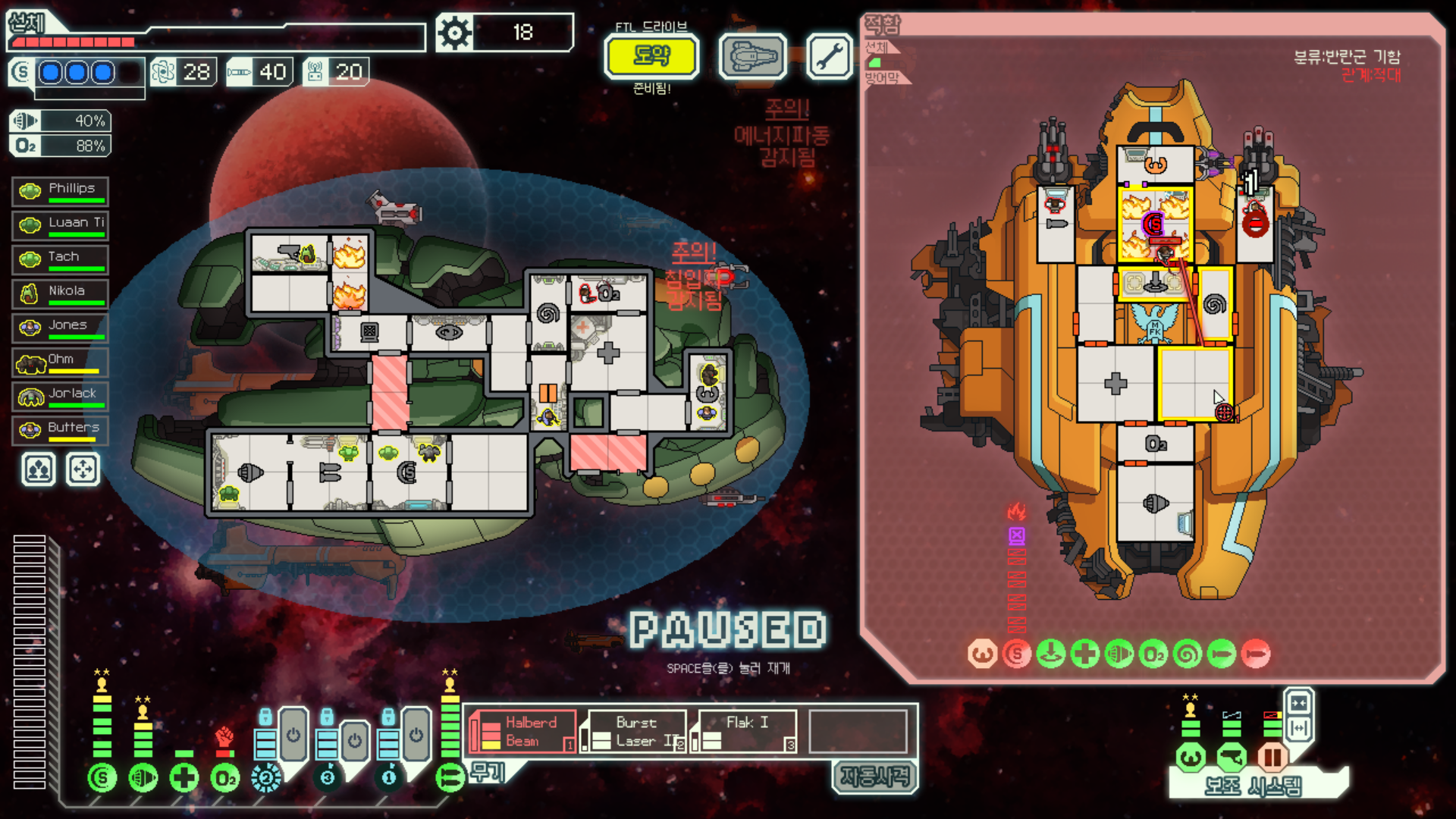Click the medbay system power icon
The width and height of the screenshot is (1456, 819).
[x=184, y=777]
